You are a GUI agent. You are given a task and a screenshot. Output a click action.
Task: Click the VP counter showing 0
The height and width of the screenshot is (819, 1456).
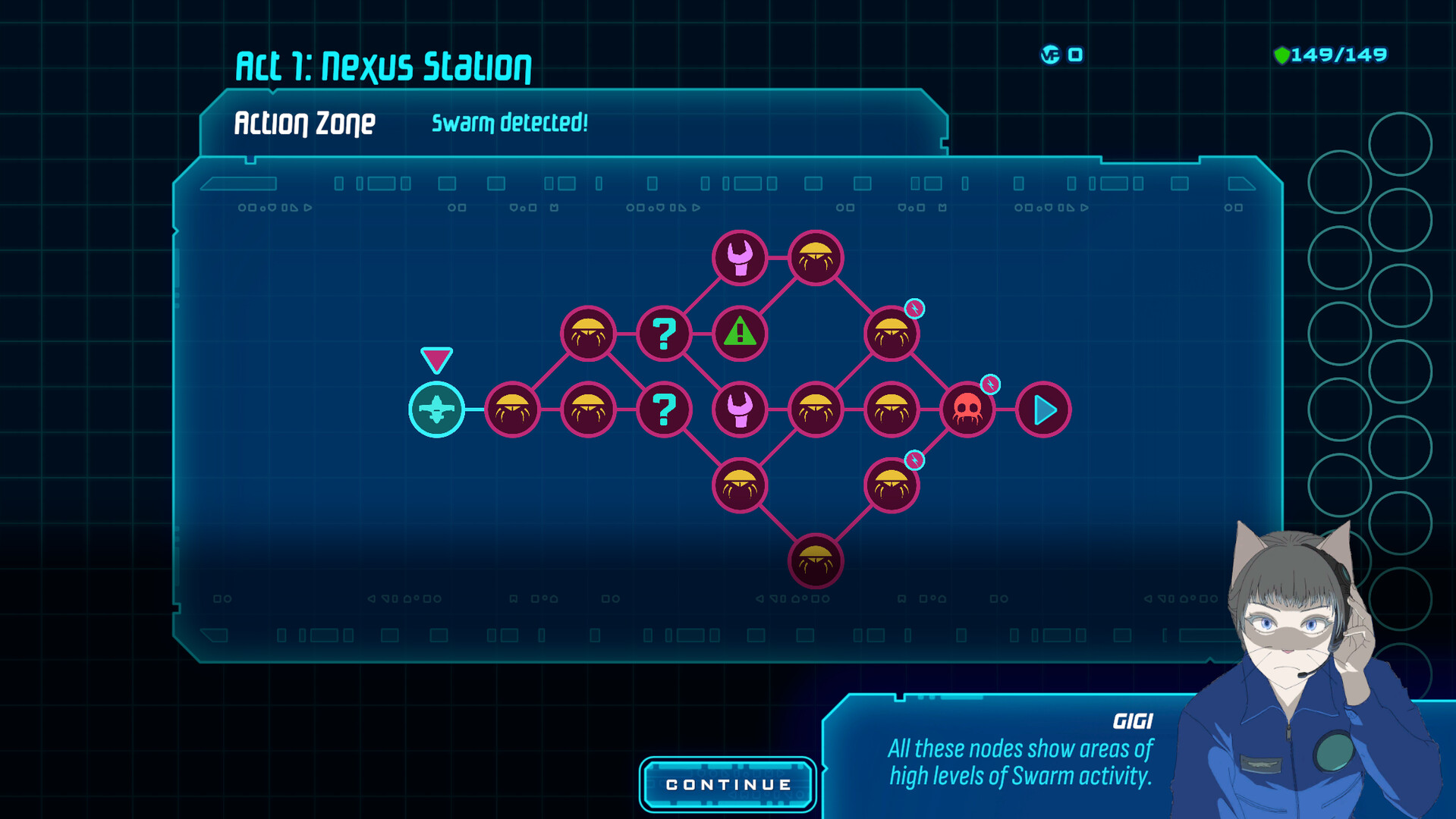[x=1061, y=54]
